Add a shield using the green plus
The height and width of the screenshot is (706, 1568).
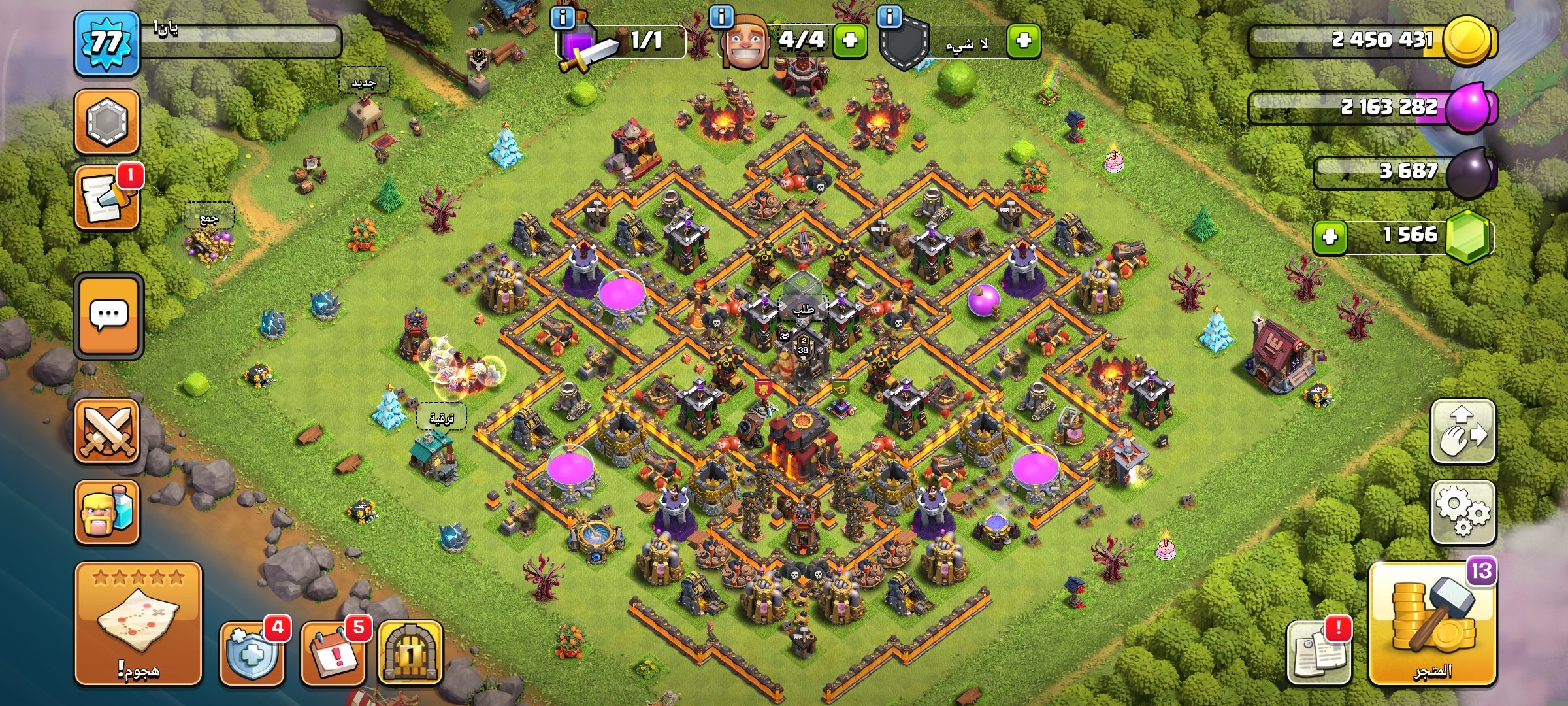point(1023,41)
